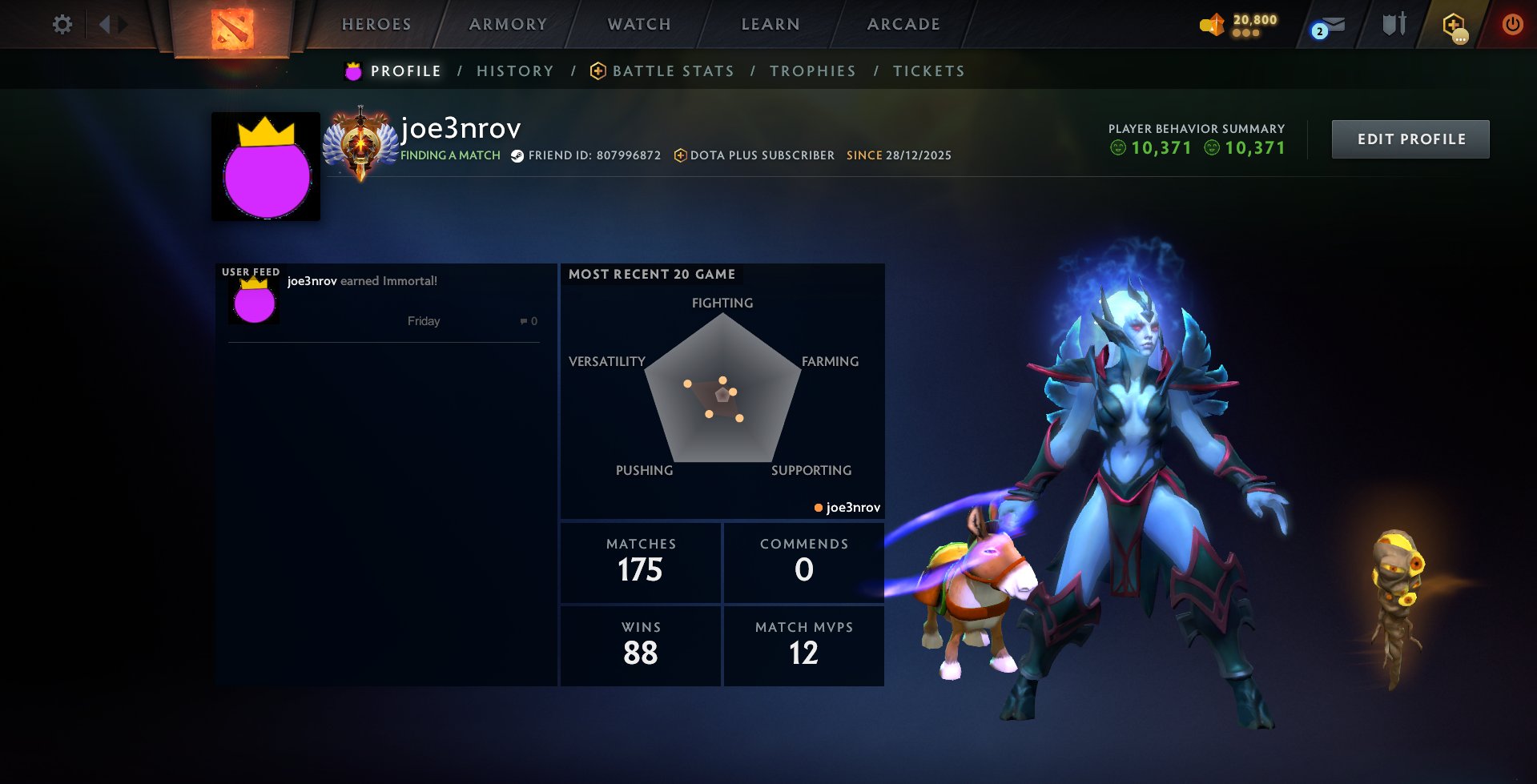Open the Dota Plus subscriber icon
This screenshot has width=1537, height=784.
pyautogui.click(x=680, y=155)
